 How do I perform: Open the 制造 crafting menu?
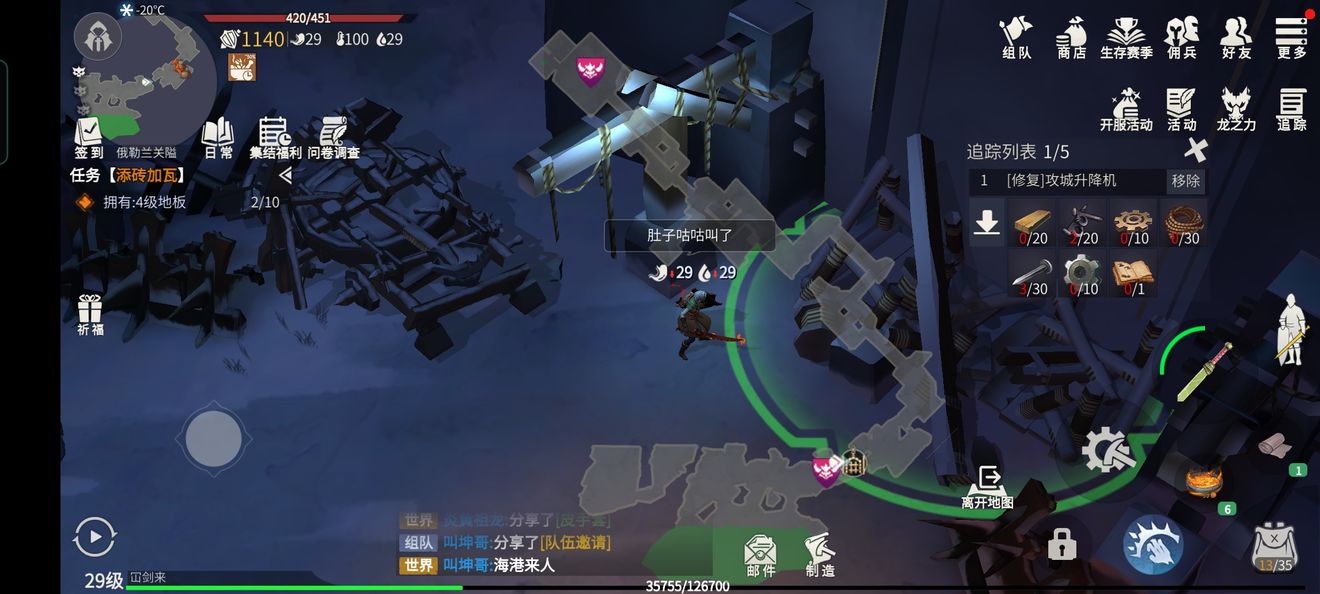click(820, 555)
